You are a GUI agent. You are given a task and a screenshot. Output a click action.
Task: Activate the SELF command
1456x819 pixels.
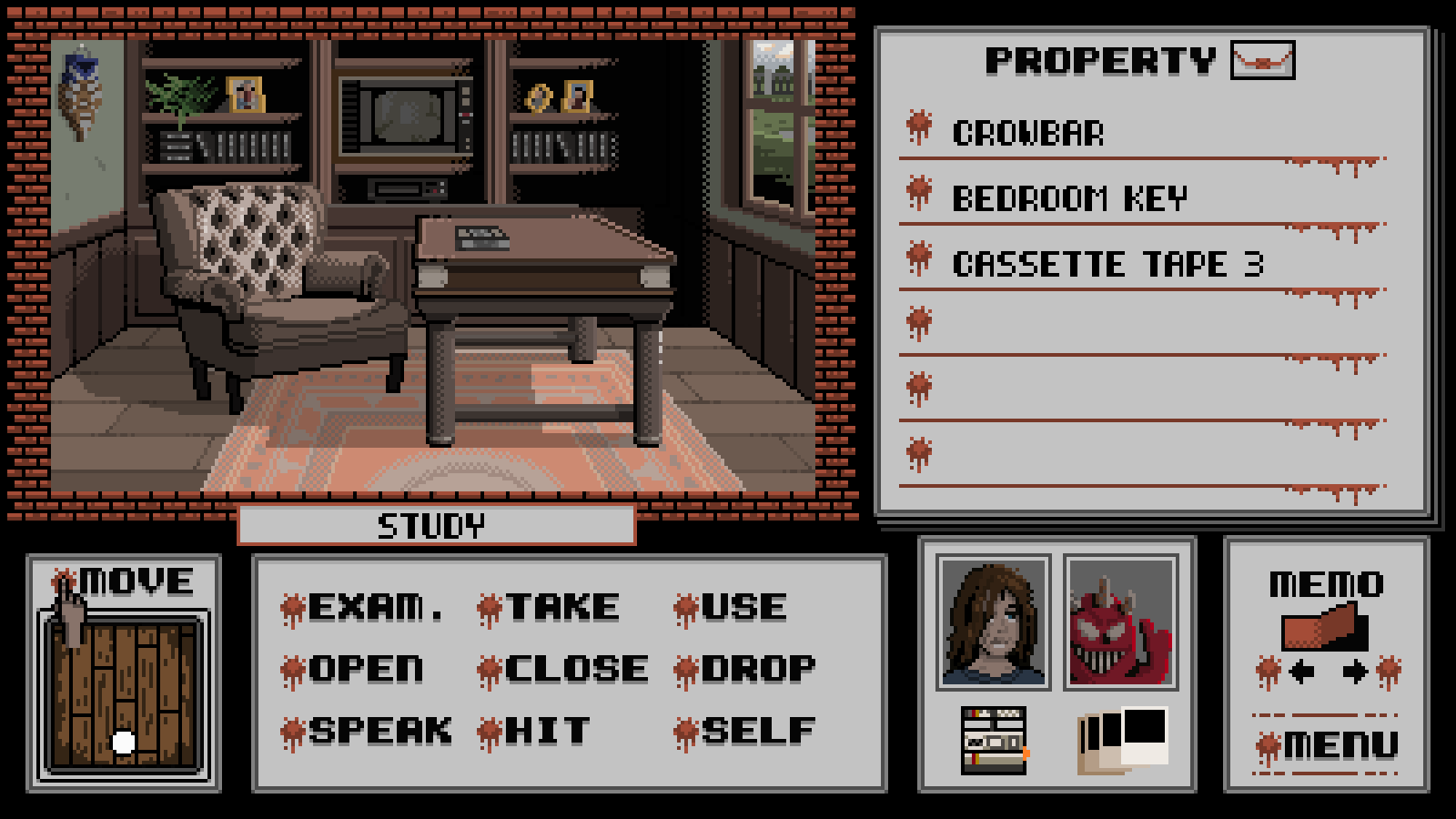pyautogui.click(x=757, y=731)
